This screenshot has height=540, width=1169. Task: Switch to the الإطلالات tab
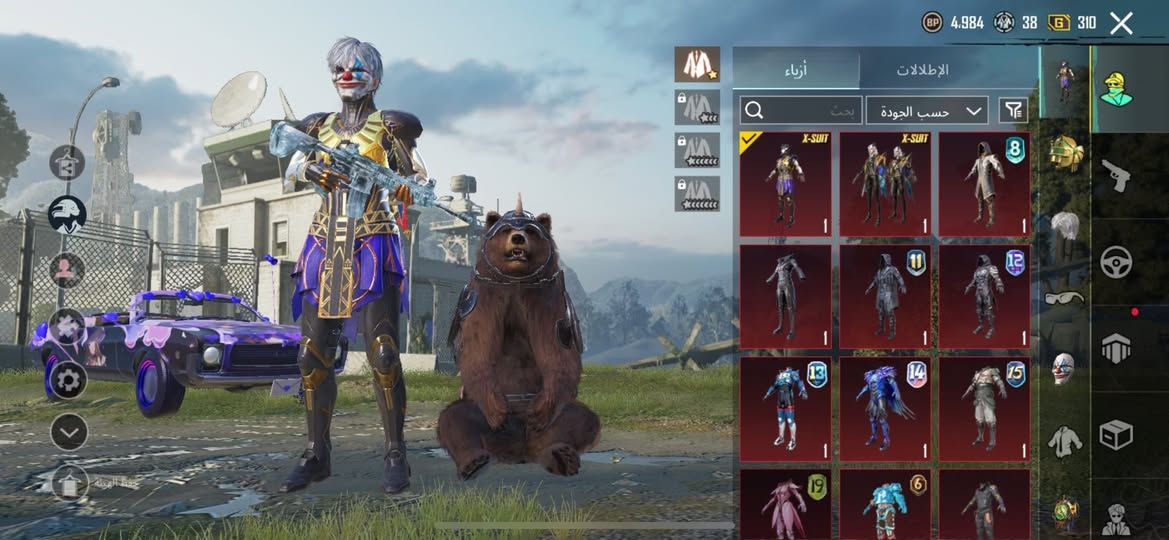pyautogui.click(x=922, y=70)
